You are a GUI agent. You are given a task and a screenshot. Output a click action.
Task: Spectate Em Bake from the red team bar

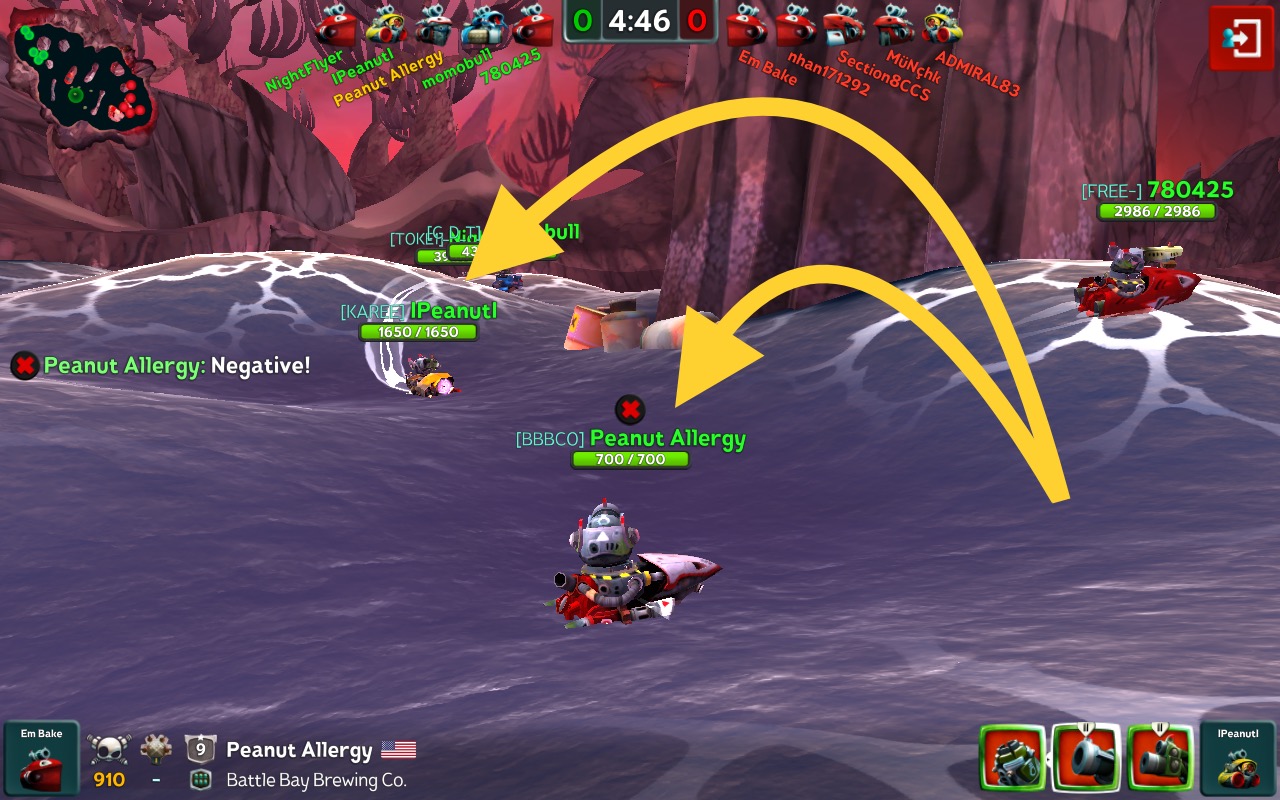coord(747,26)
